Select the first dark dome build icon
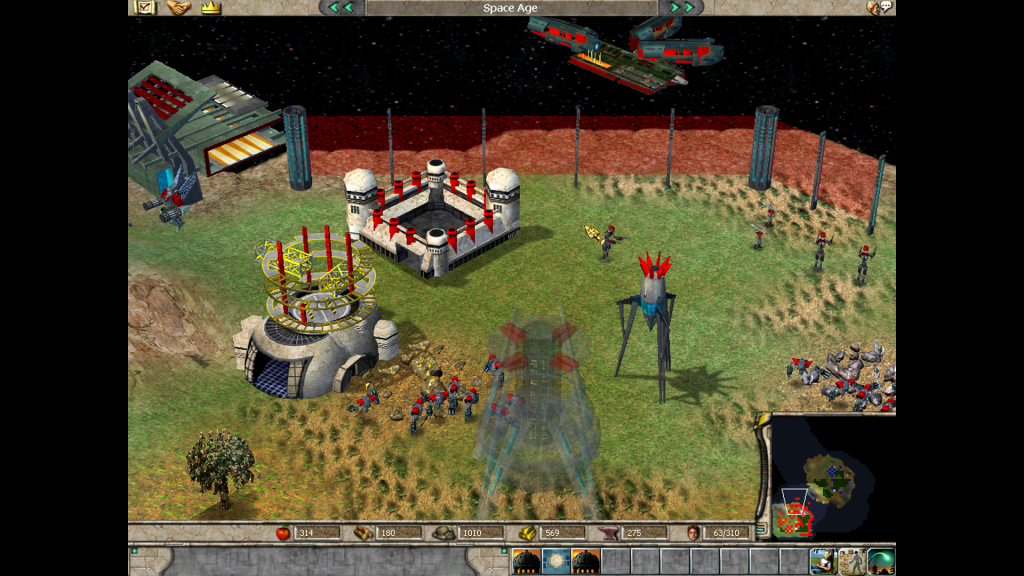 (526, 561)
